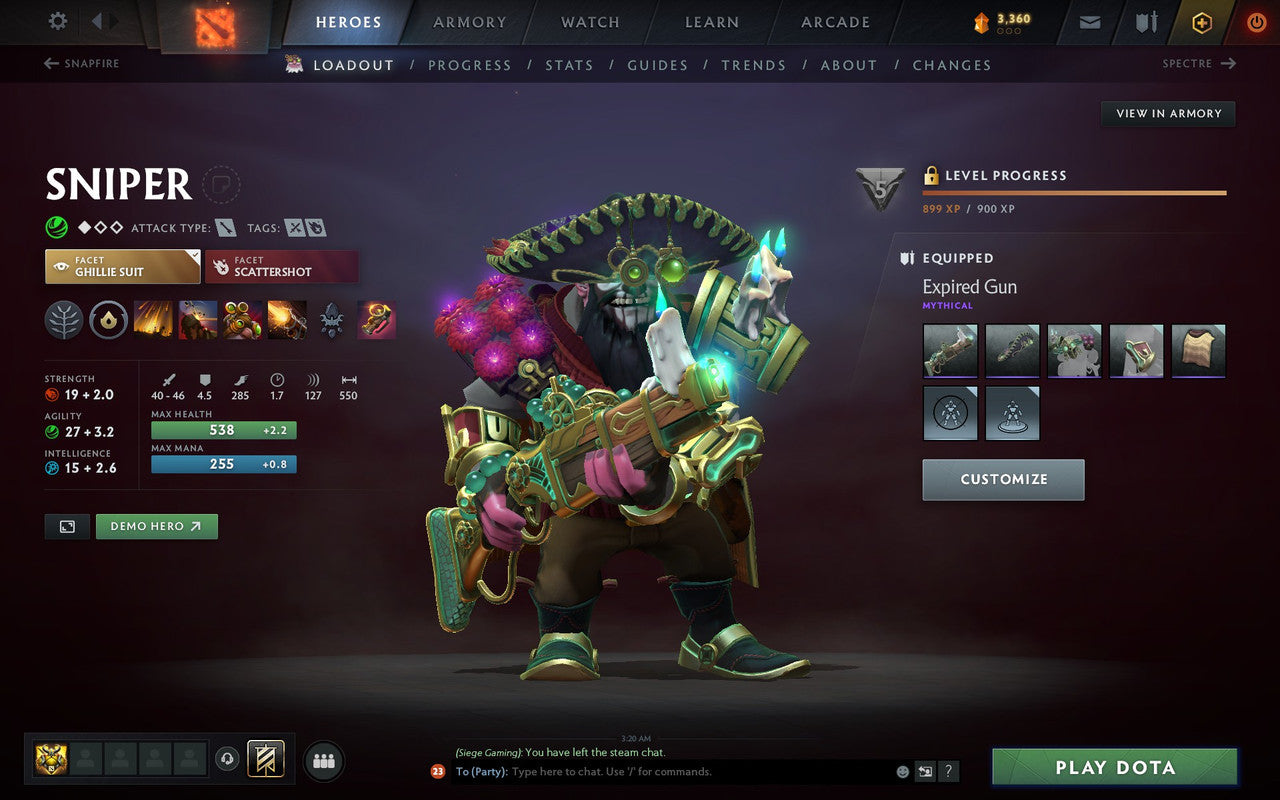1280x800 pixels.
Task: Click the mail envelope icon
Action: [1089, 21]
